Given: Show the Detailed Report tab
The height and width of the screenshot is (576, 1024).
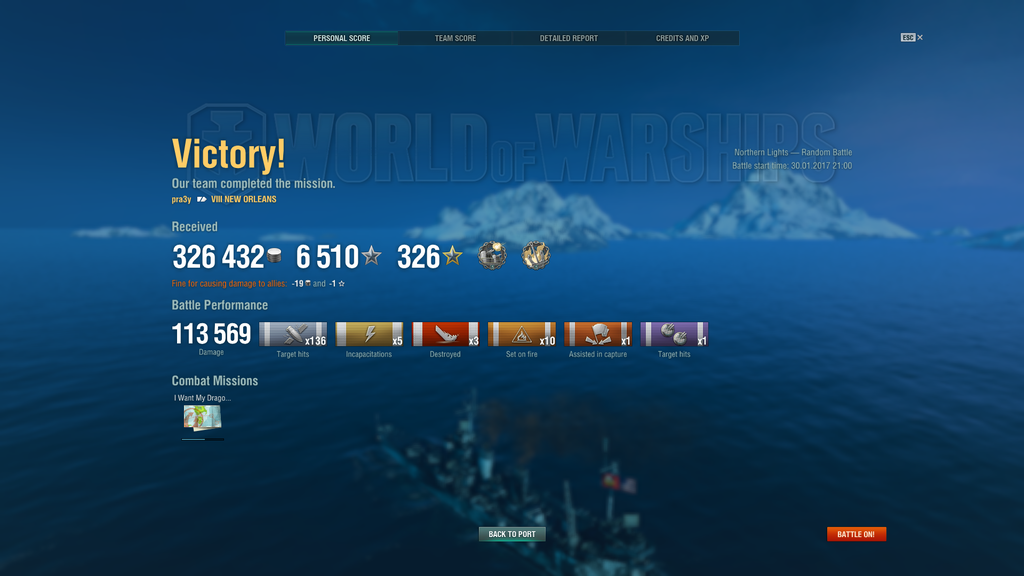Looking at the screenshot, I should click(569, 38).
